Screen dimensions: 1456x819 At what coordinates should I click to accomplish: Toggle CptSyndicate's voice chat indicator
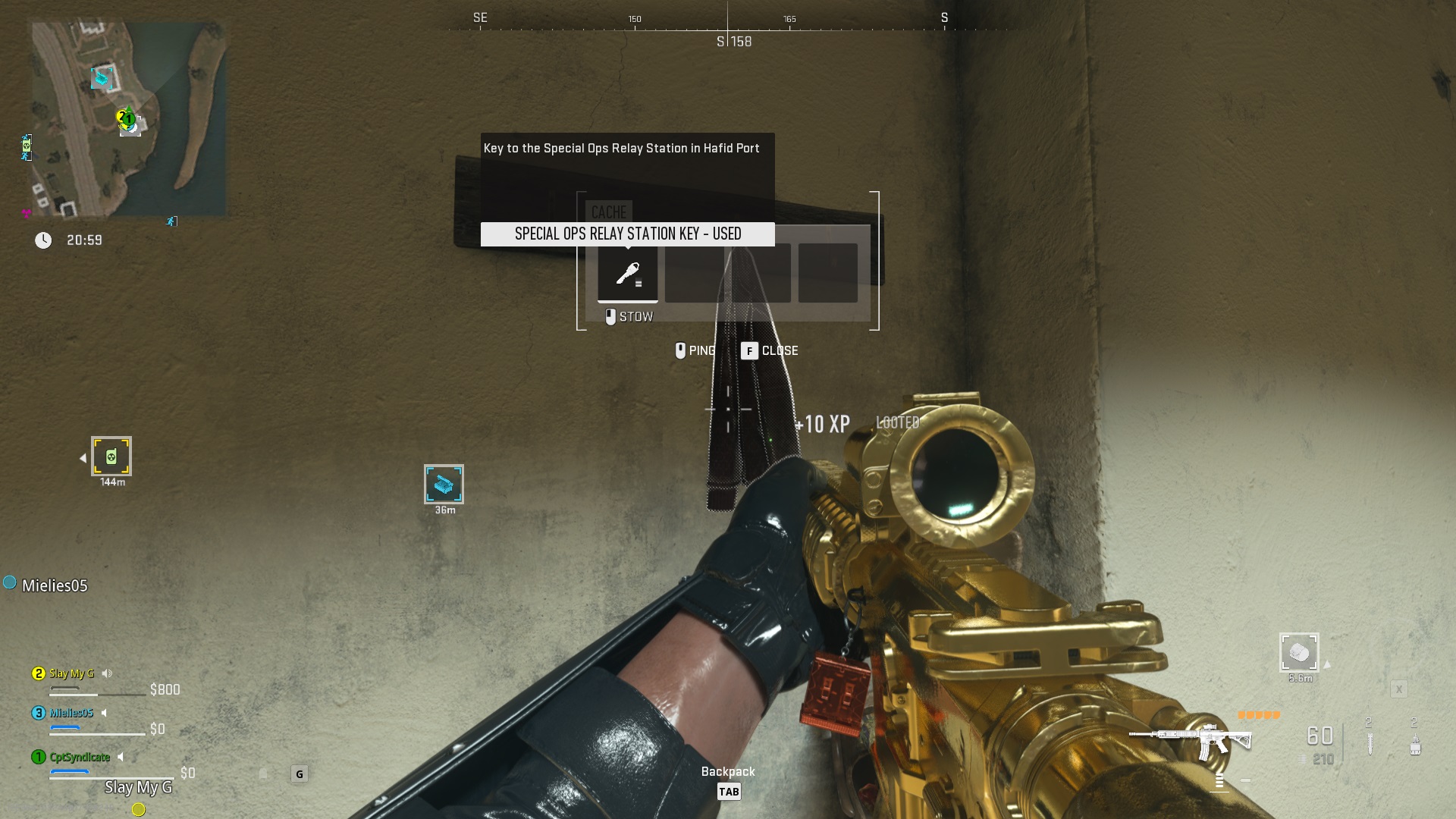(x=121, y=757)
